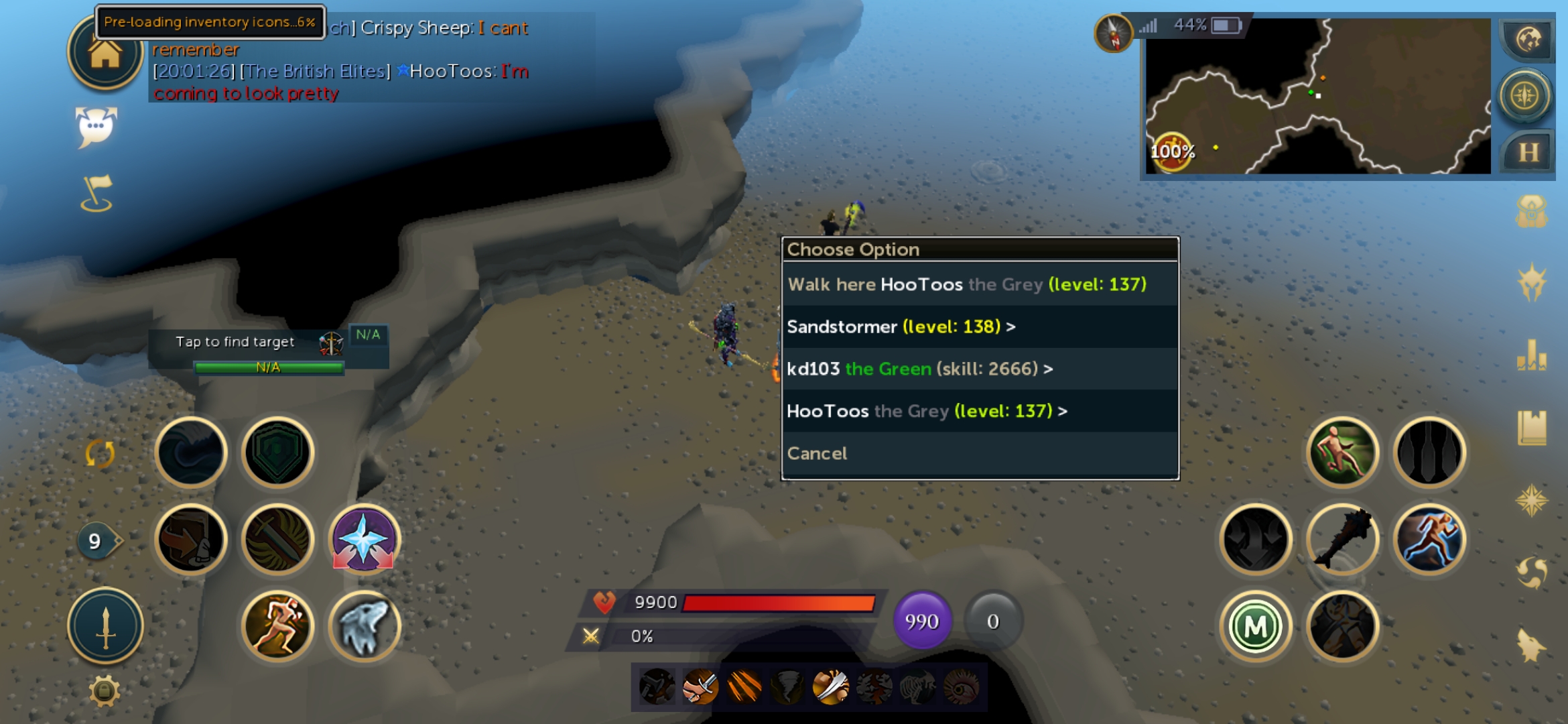
Task: Select HooToos the Grey submenu entry
Action: click(x=926, y=411)
